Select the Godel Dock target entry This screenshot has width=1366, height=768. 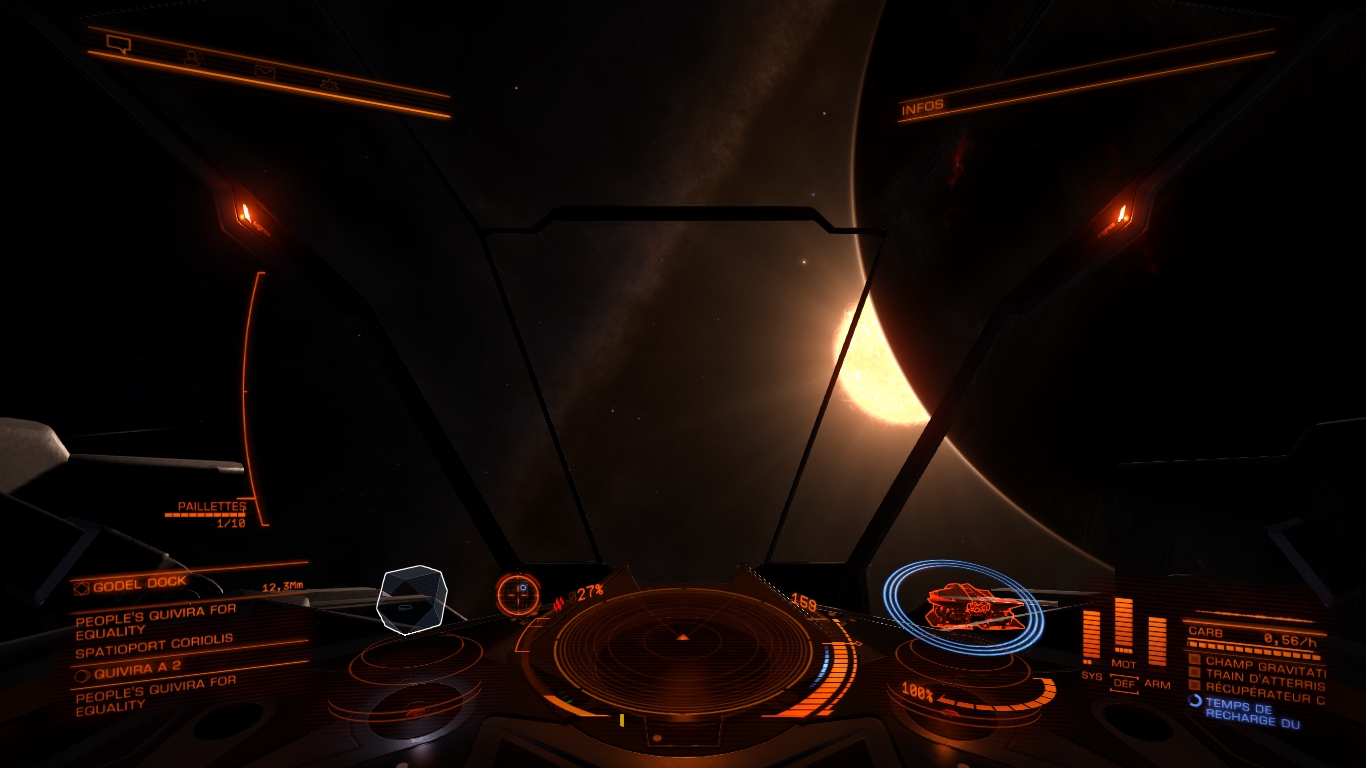(x=140, y=583)
